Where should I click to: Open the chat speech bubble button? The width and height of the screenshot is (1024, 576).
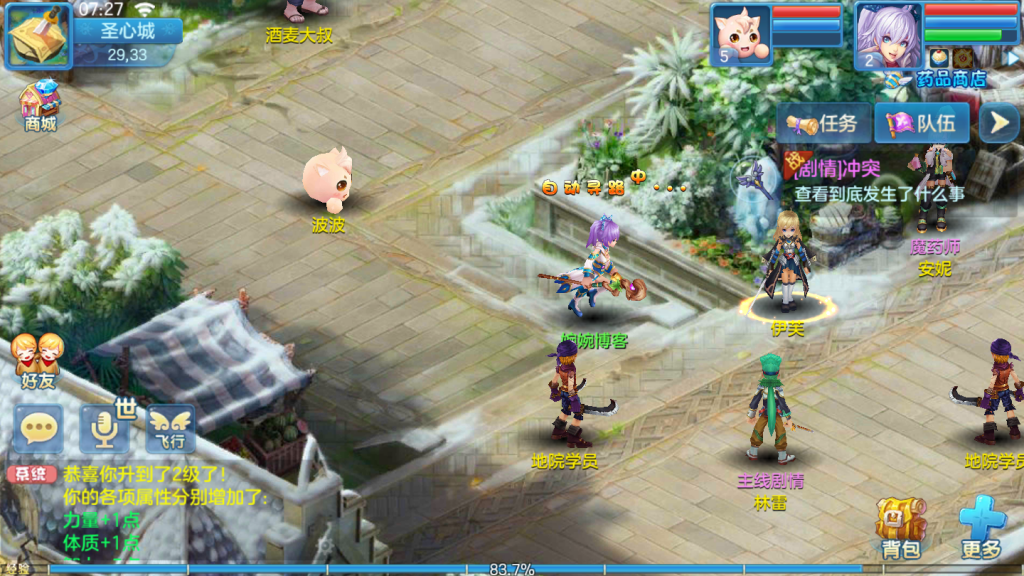click(x=39, y=428)
